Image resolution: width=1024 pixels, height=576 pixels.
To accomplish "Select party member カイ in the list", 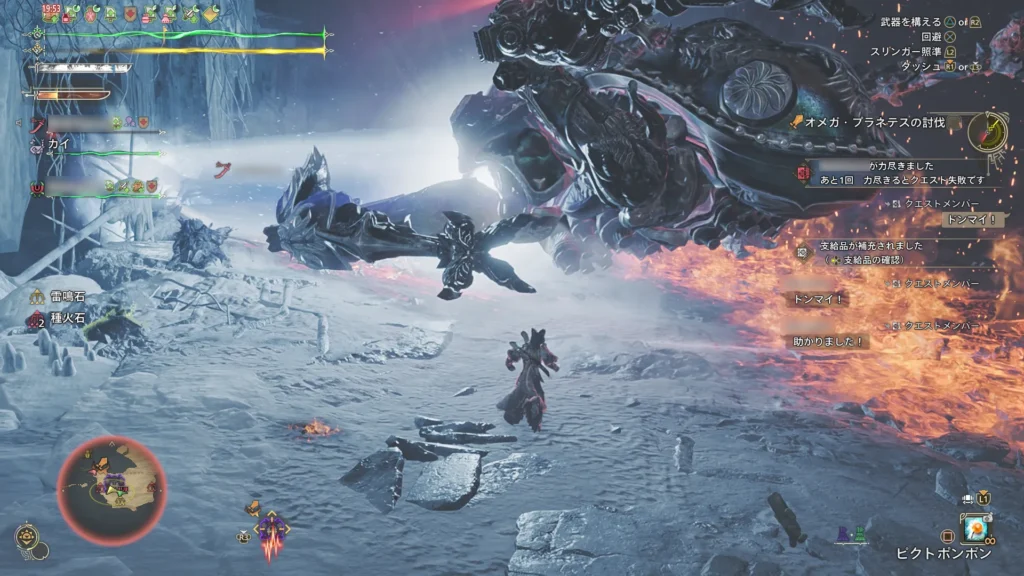I will click(58, 145).
